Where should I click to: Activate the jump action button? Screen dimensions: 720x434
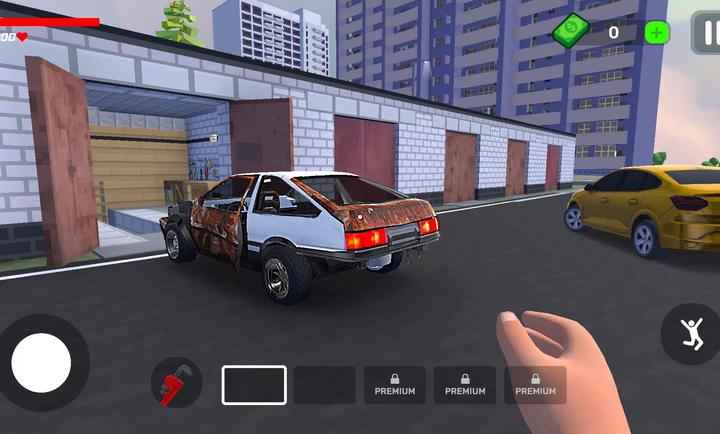pos(690,334)
